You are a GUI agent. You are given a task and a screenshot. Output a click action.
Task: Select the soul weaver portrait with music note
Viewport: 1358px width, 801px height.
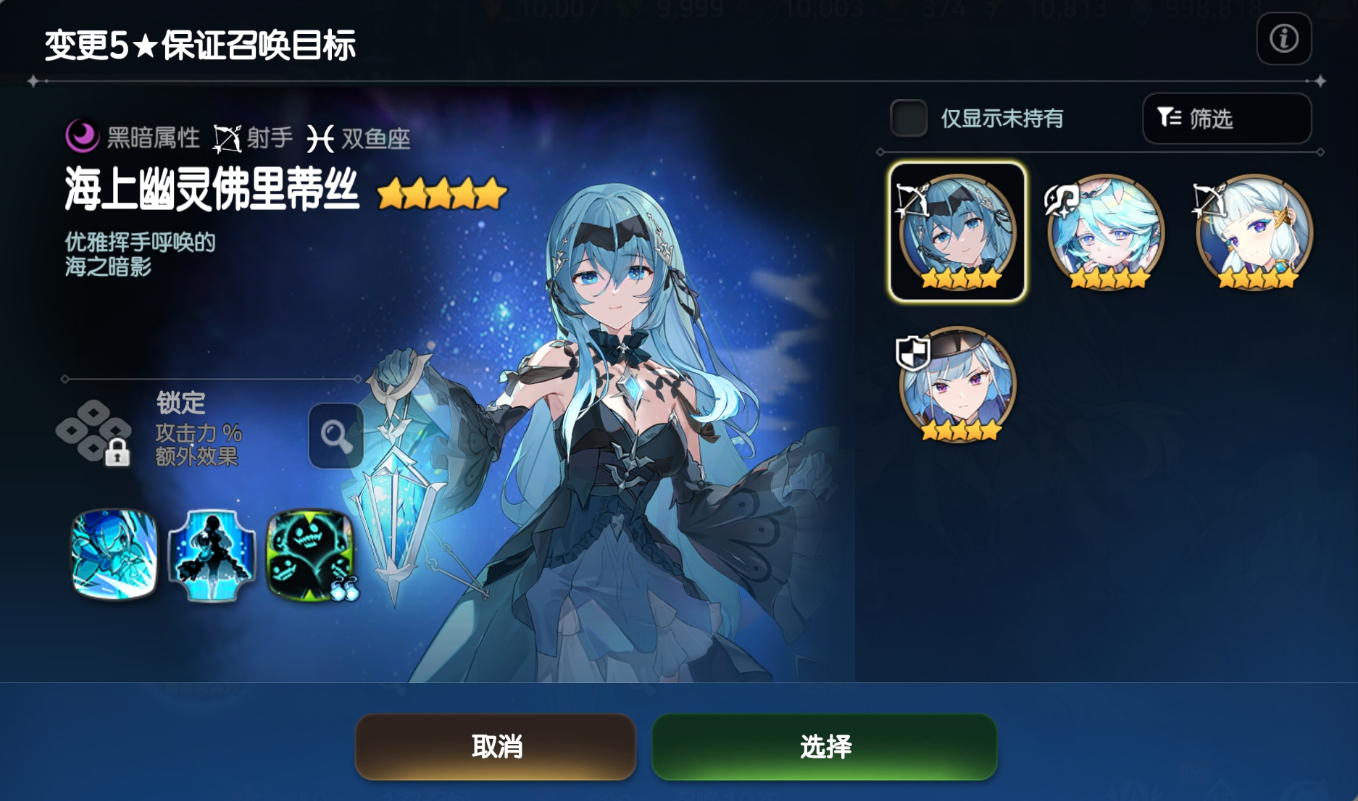[1106, 231]
